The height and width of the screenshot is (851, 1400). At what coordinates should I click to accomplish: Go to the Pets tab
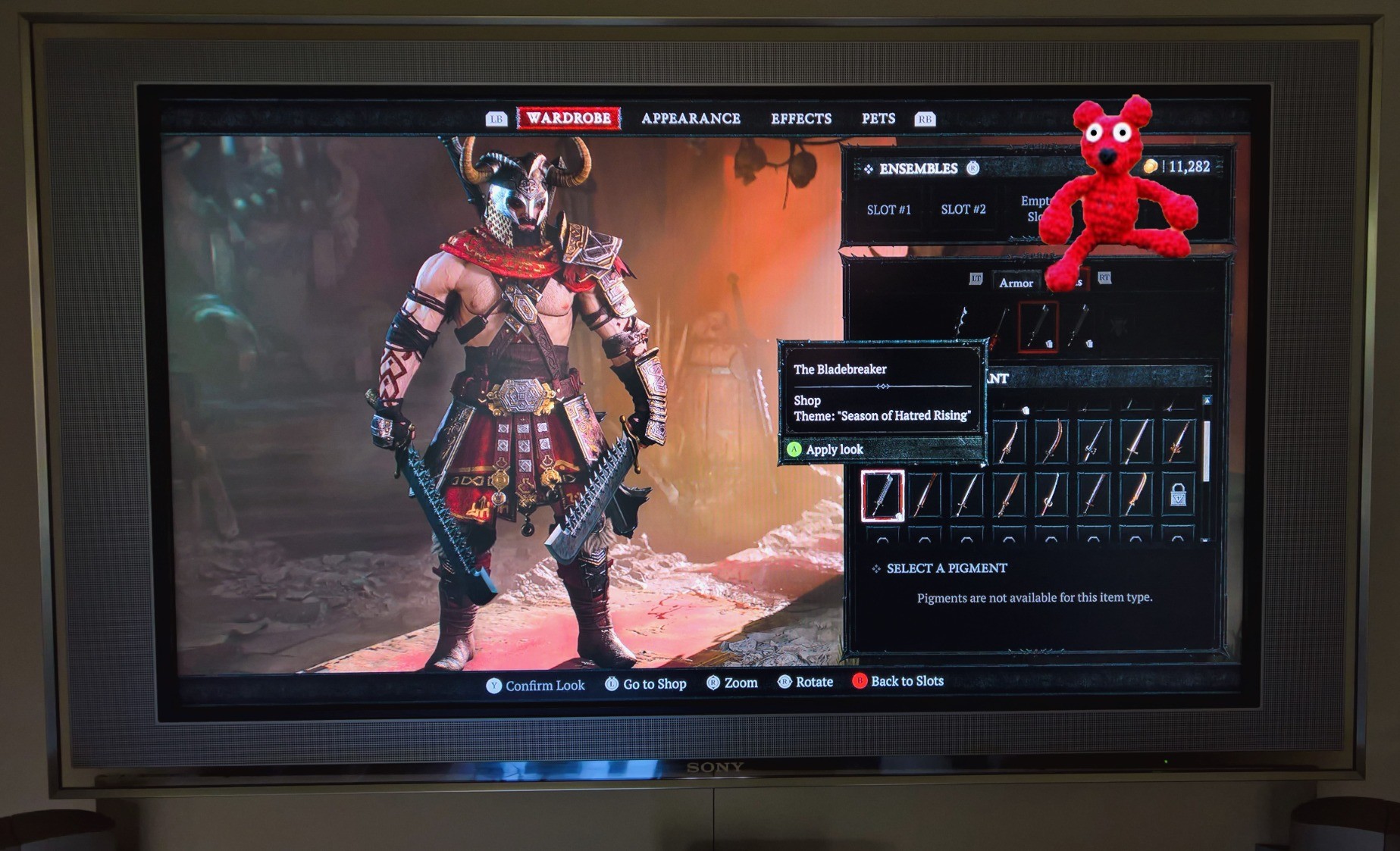click(878, 118)
